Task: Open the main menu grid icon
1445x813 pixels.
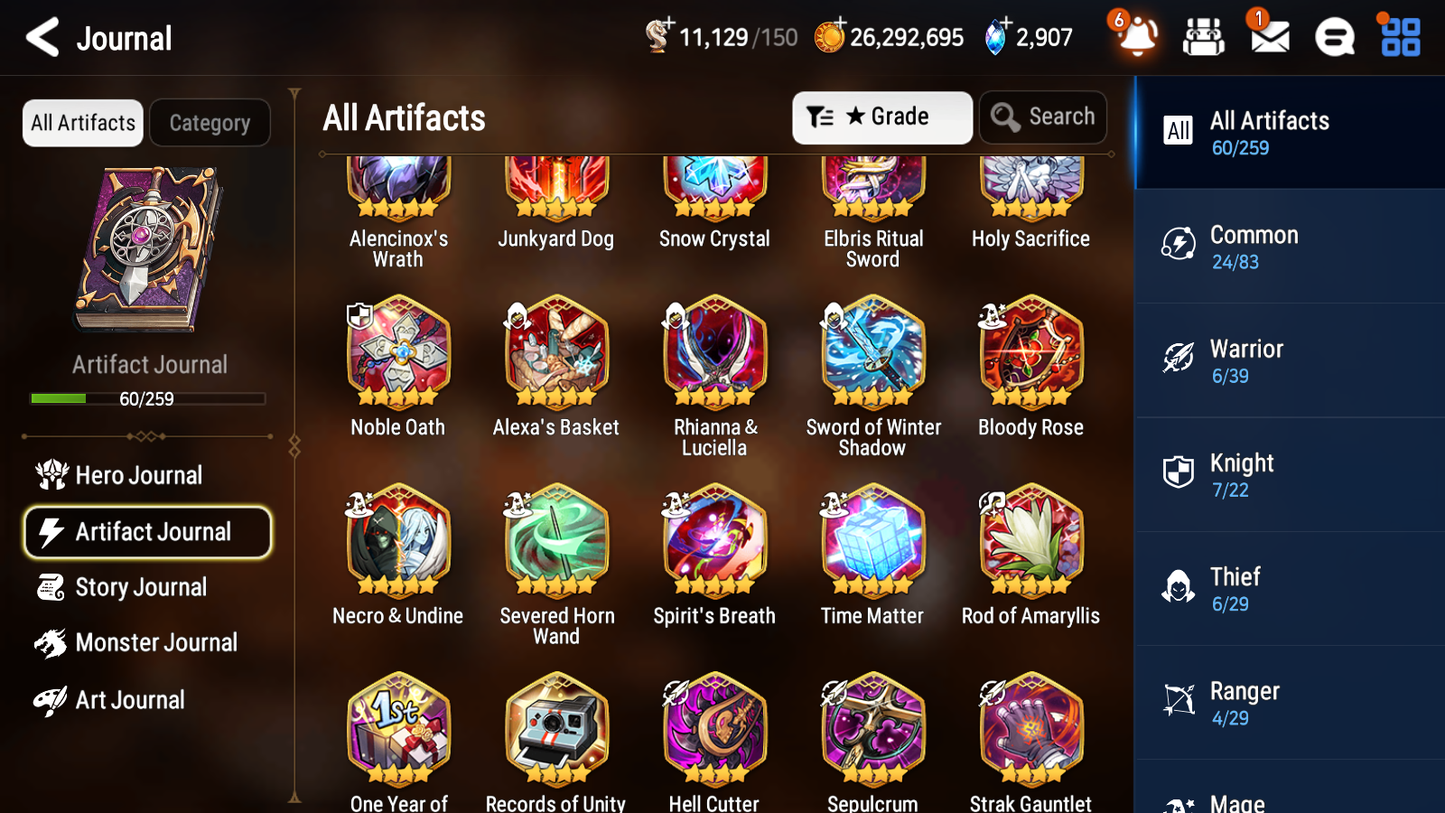Action: point(1399,37)
